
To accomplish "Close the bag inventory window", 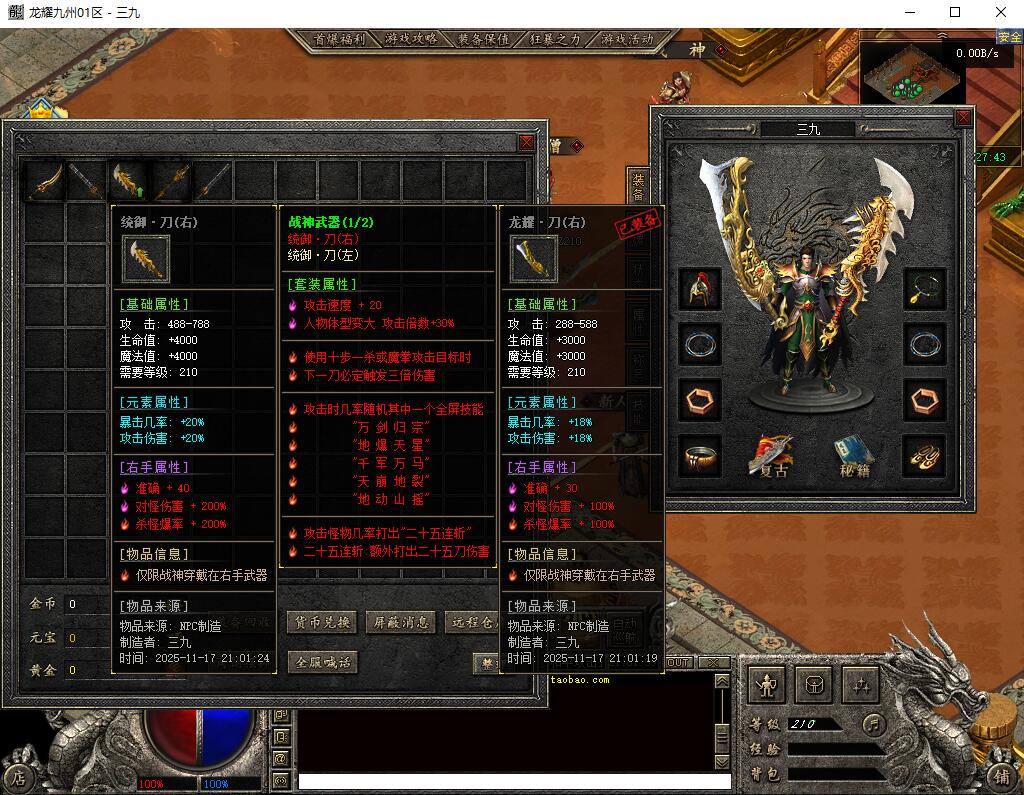I will [526, 143].
